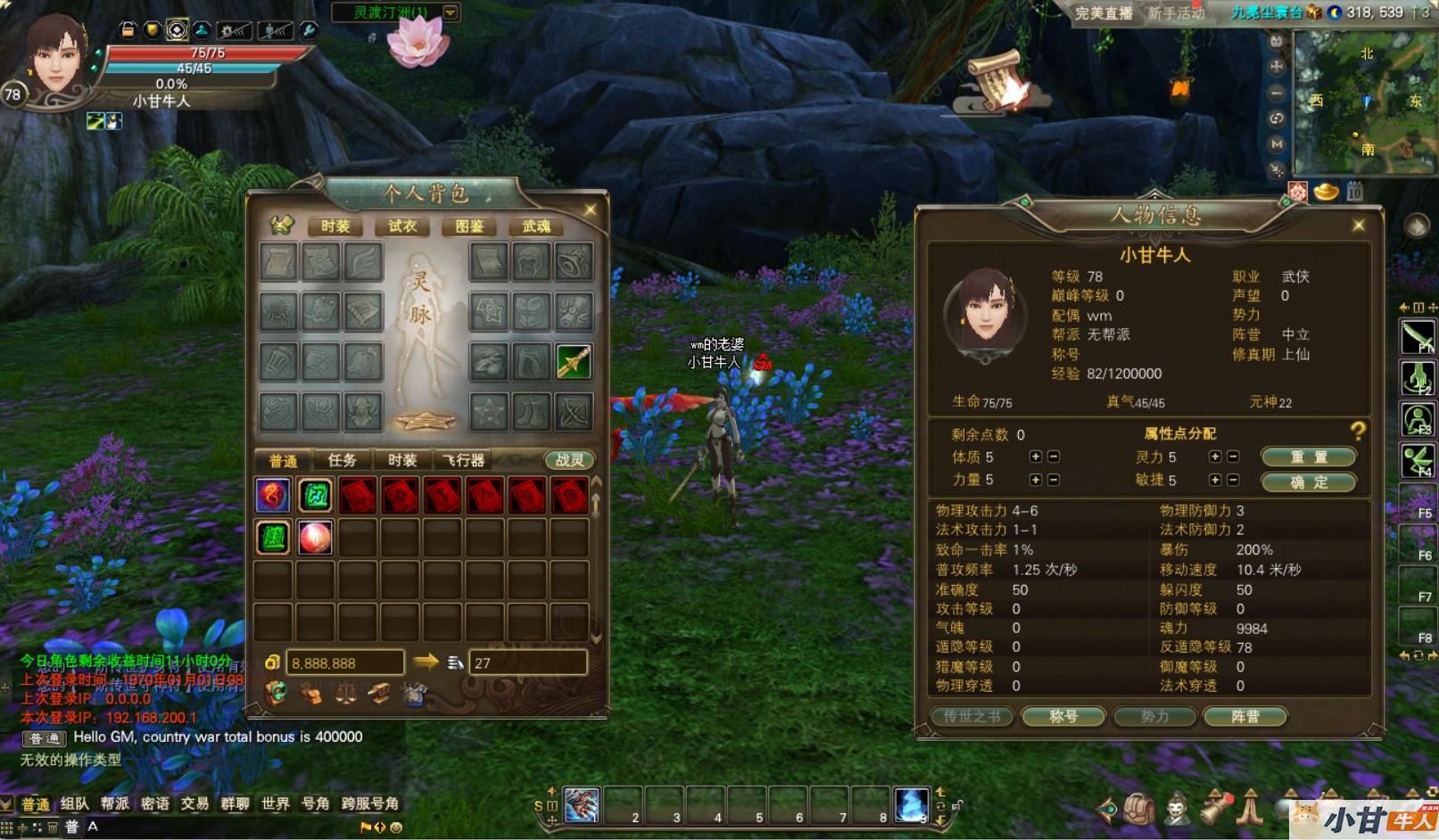Viewport: 1439px width, 840px height.
Task: Click the yellow question mark help icon
Action: [x=1358, y=432]
